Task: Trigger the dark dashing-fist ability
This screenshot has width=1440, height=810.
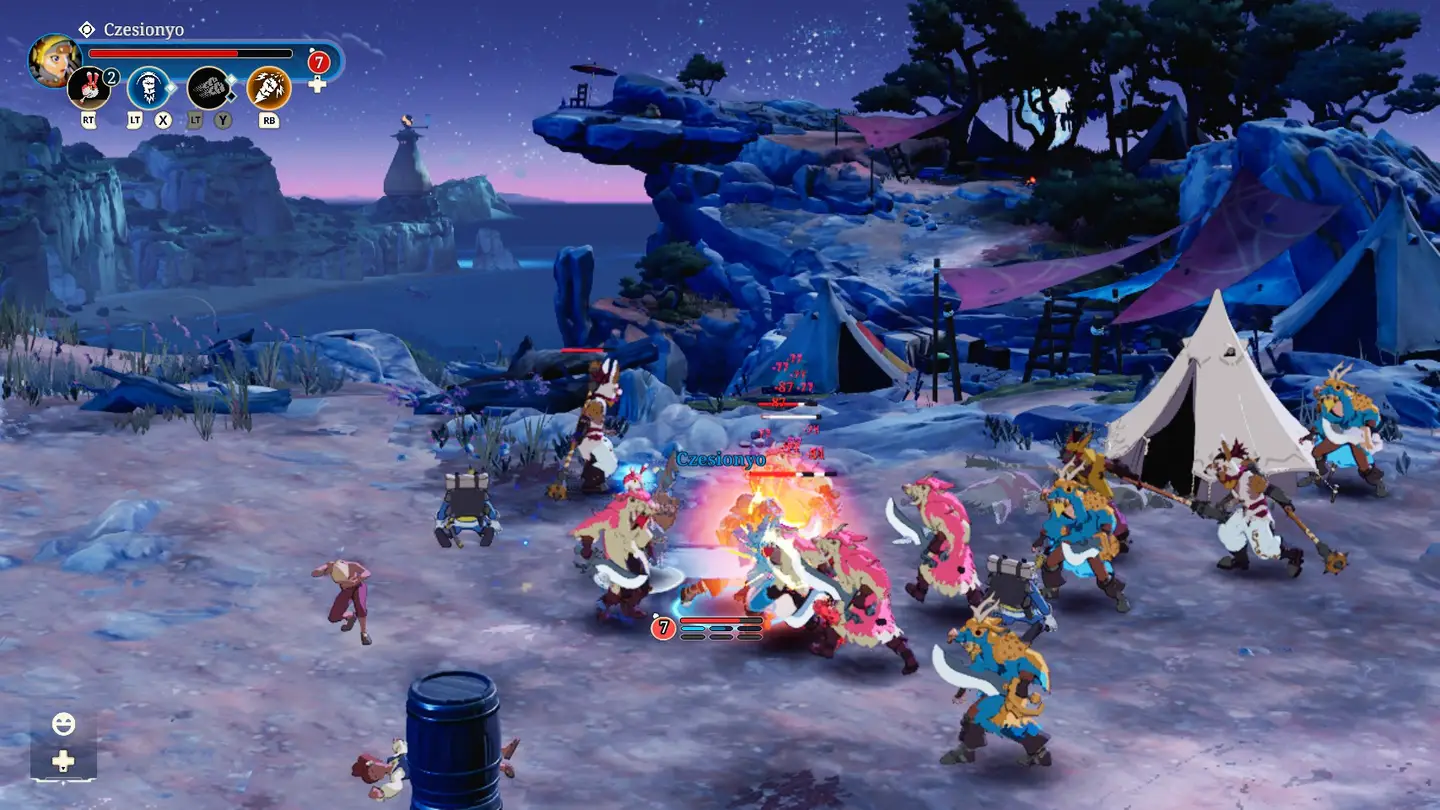Action: 208,88
